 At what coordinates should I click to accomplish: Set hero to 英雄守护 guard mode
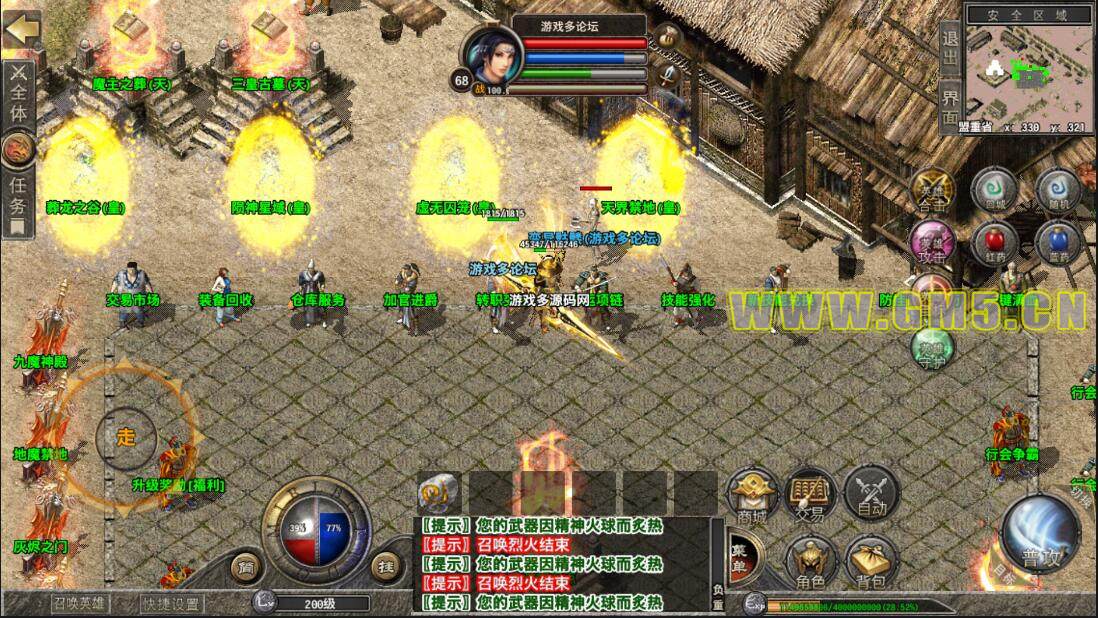pos(931,347)
